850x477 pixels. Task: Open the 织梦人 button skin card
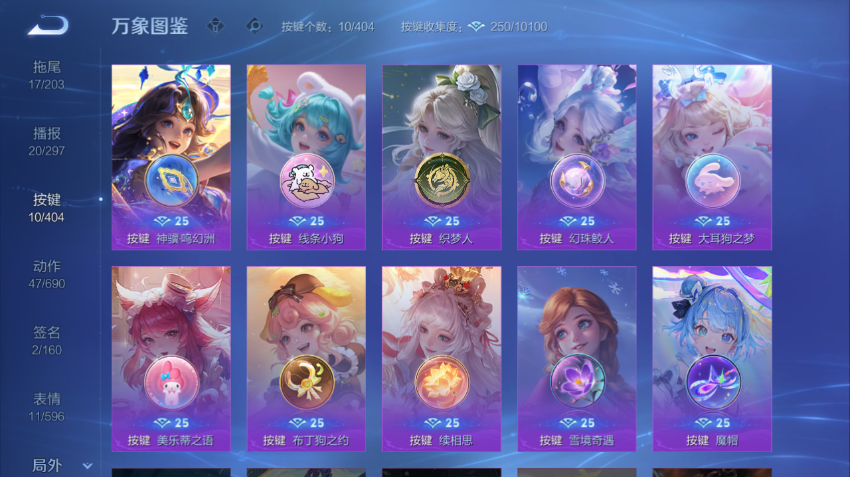coord(441,157)
